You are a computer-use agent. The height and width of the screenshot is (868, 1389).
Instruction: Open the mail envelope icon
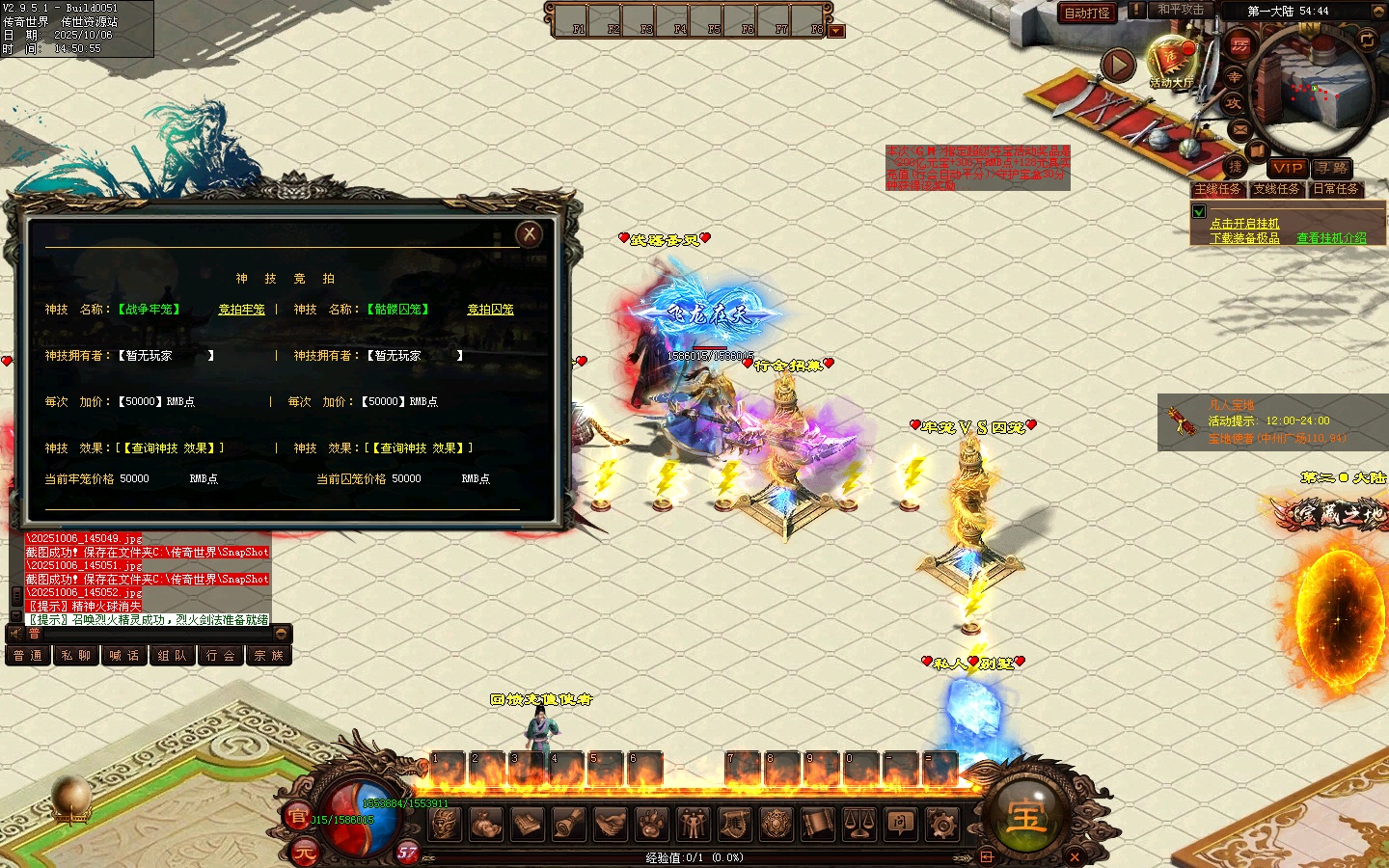(1239, 128)
